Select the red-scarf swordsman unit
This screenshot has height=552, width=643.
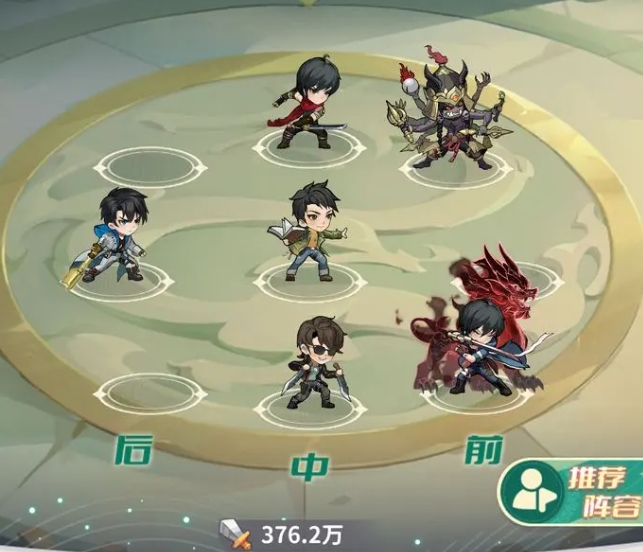(x=309, y=106)
